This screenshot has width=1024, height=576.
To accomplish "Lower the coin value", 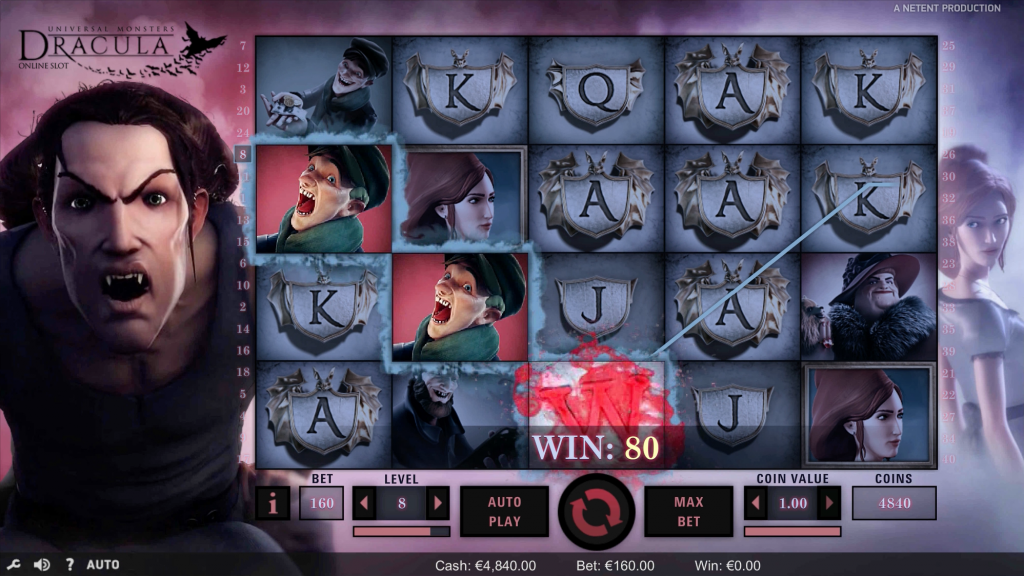I will (756, 503).
